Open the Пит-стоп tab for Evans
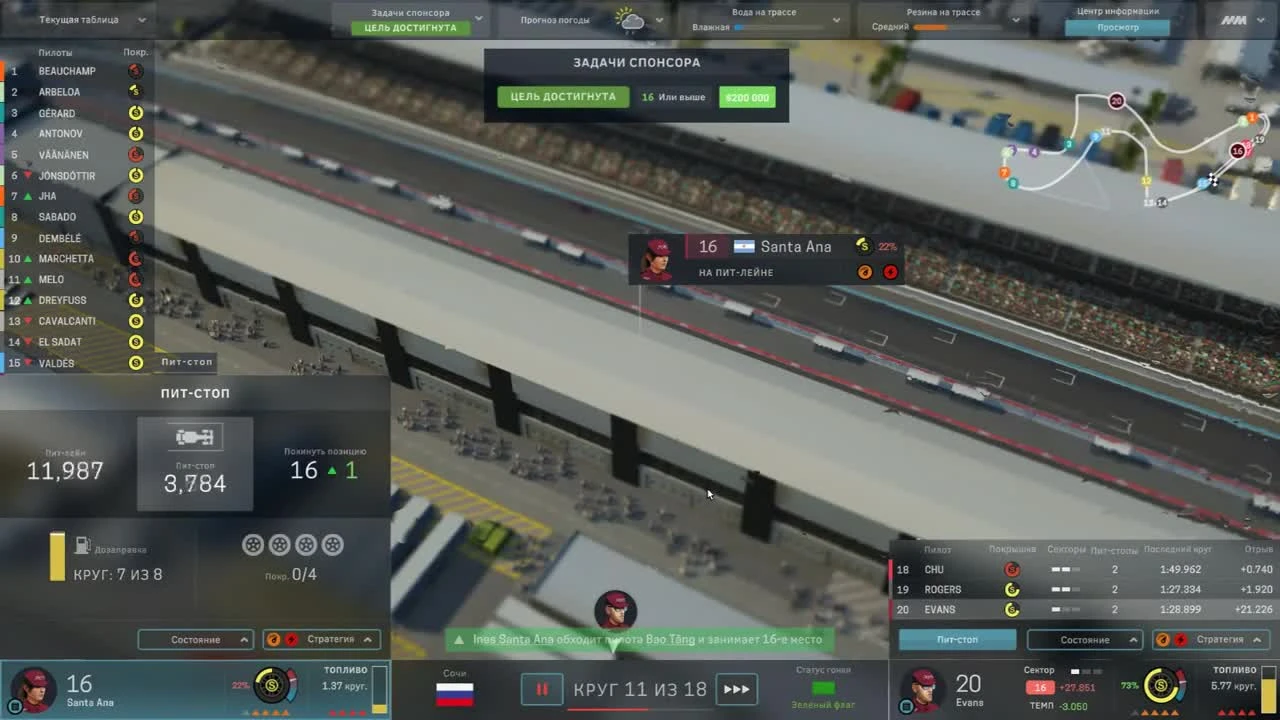The width and height of the screenshot is (1280, 720). click(956, 639)
